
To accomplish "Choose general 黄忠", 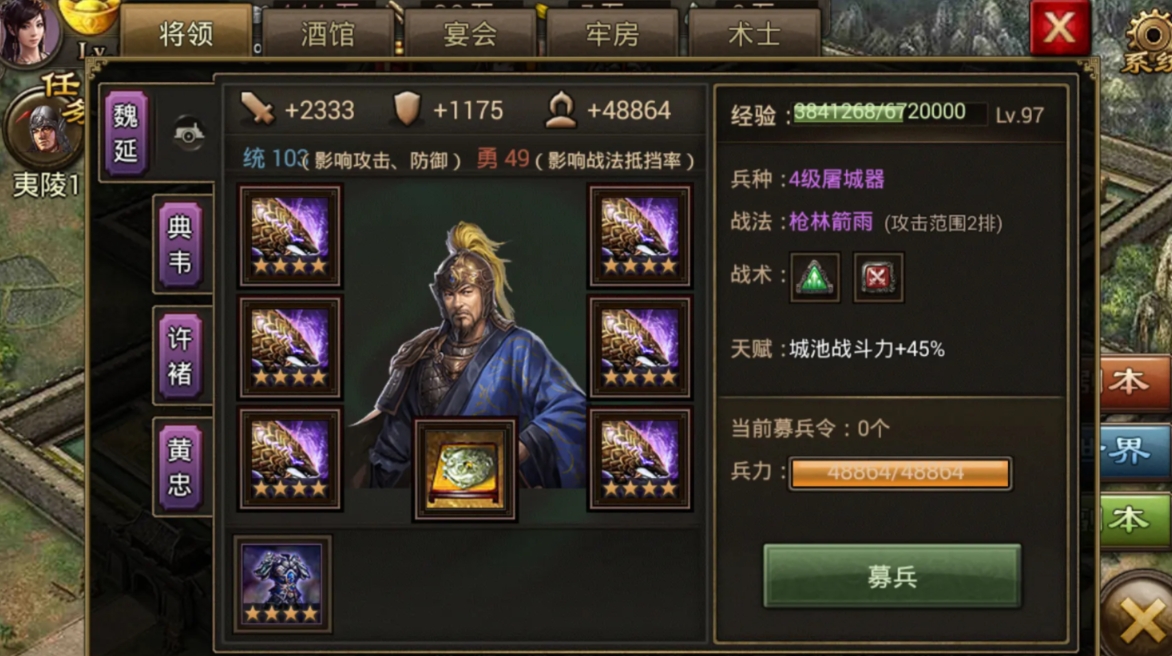I will 180,467.
